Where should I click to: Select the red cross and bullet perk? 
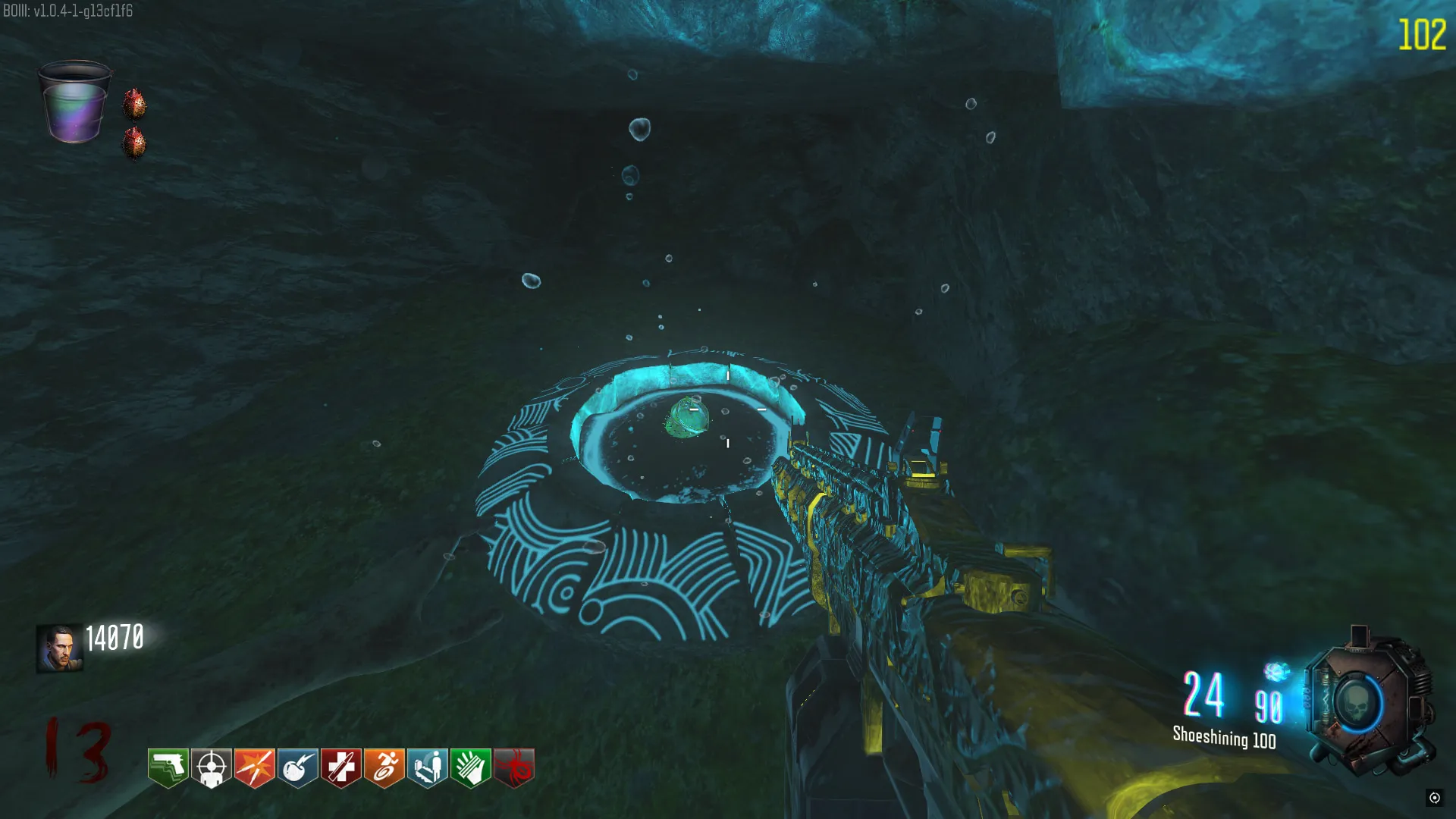pos(340,767)
